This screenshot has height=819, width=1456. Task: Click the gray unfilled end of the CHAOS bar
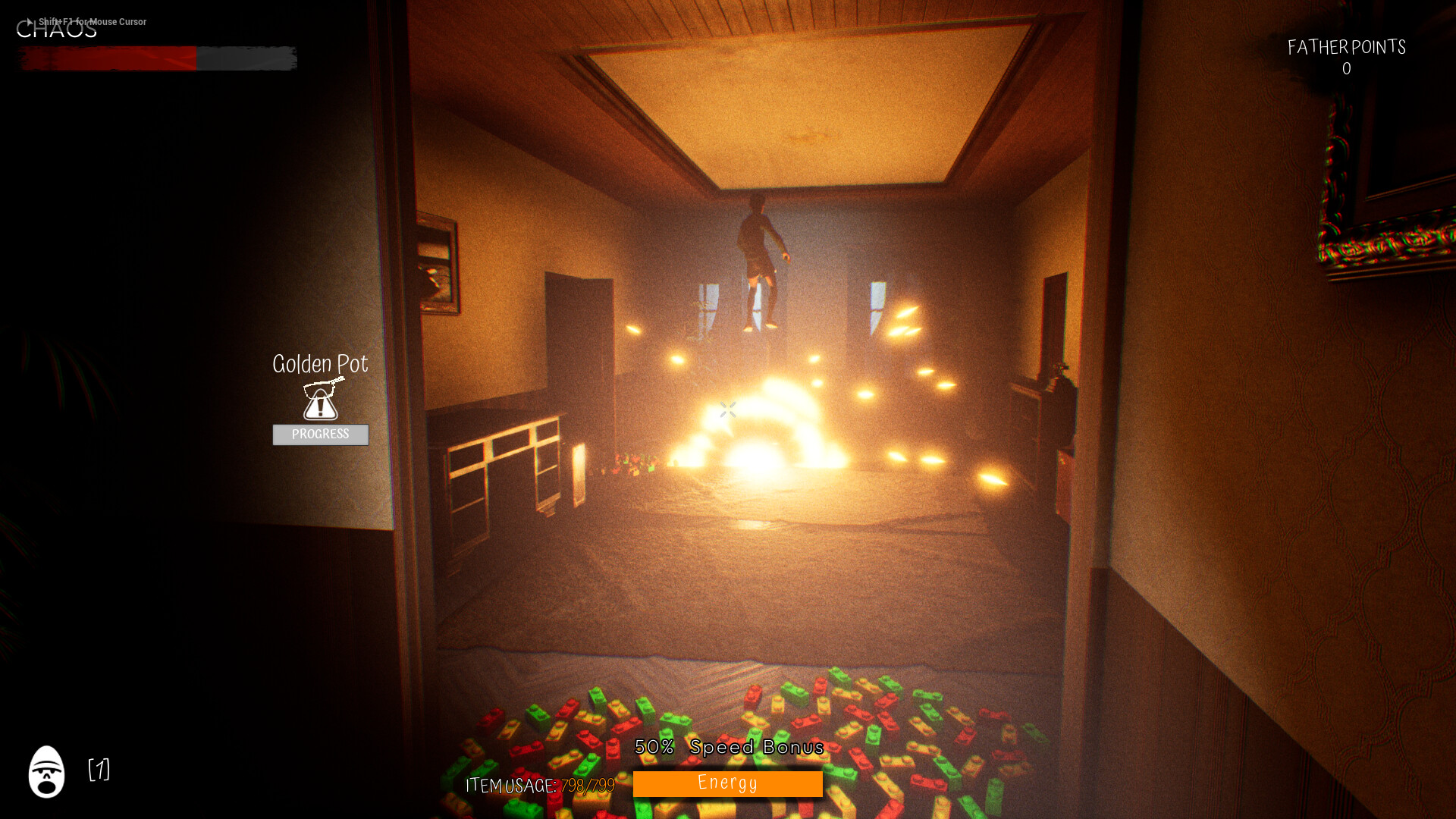(x=246, y=57)
